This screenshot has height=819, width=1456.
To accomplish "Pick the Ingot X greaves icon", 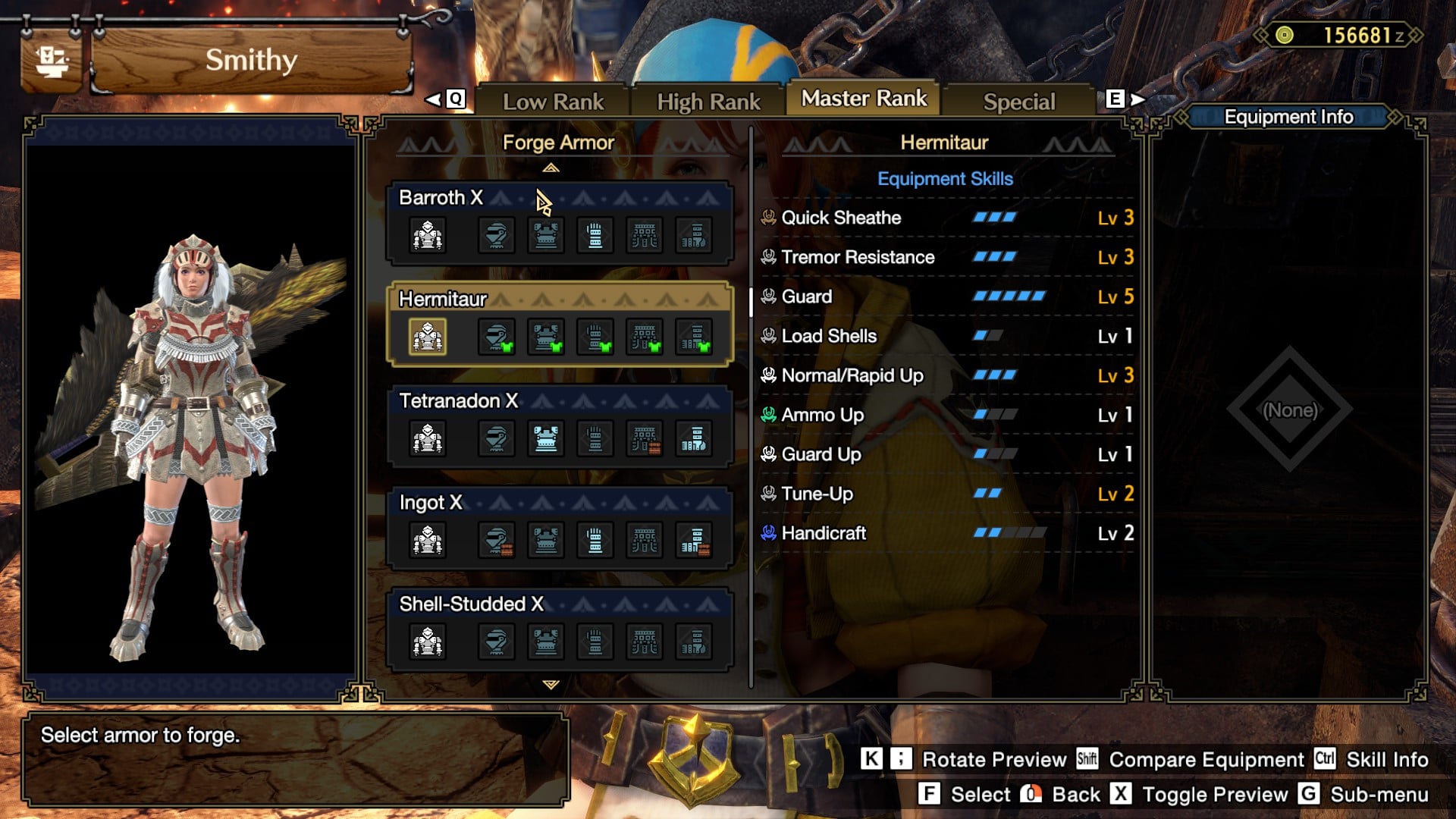I will tap(693, 541).
